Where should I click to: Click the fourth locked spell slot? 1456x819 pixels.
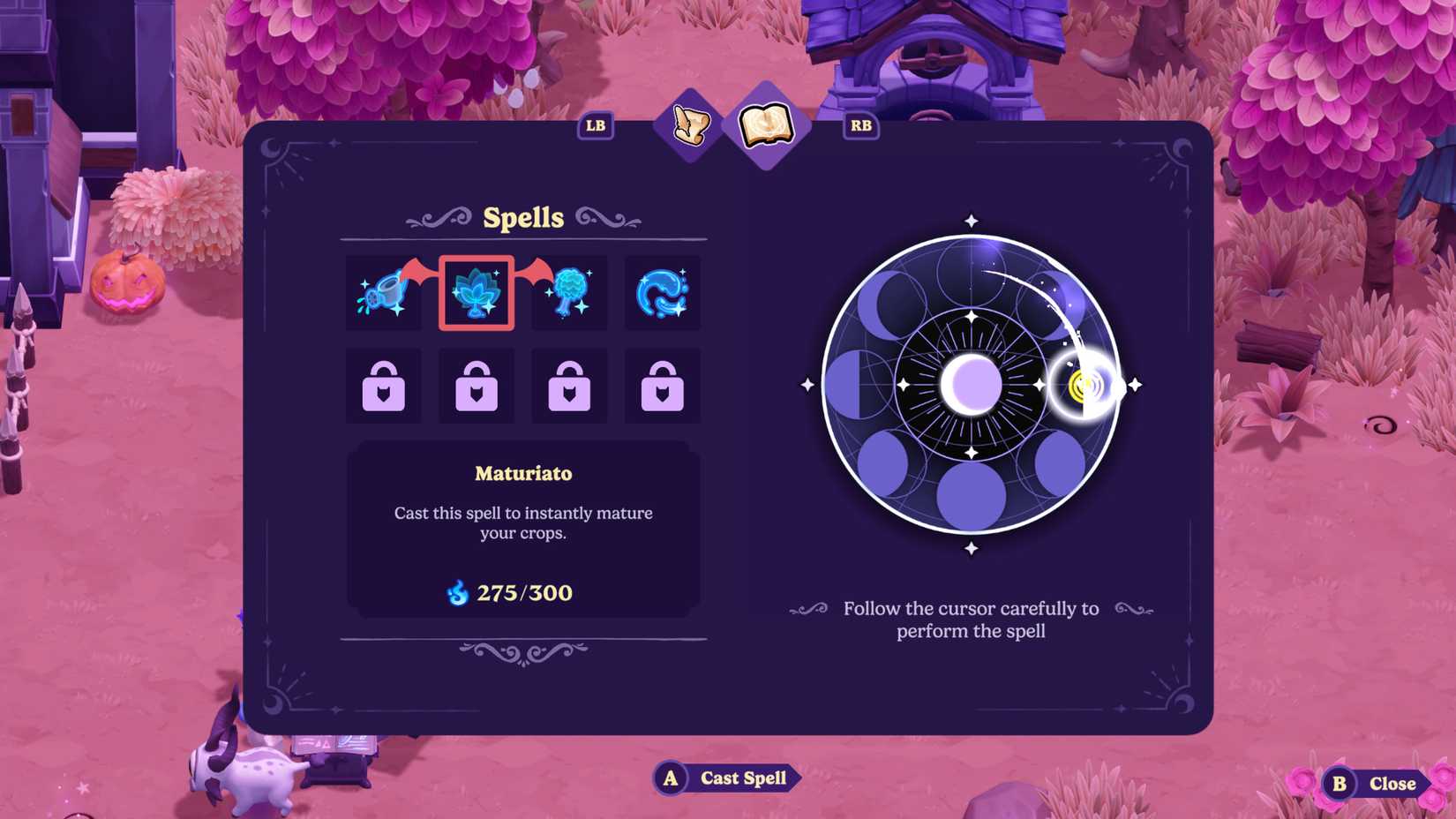click(663, 386)
